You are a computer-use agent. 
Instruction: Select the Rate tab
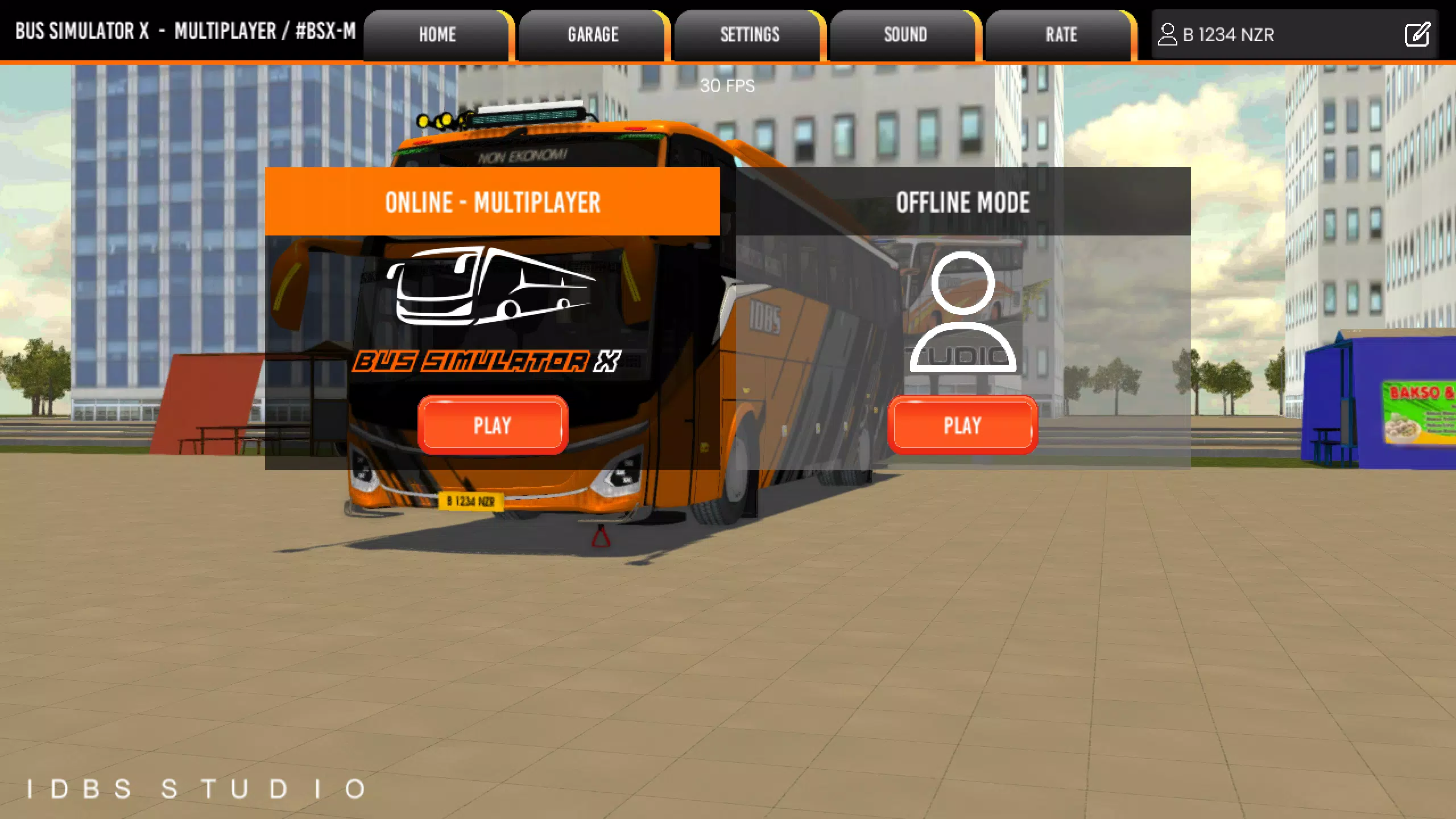[x=1061, y=35]
